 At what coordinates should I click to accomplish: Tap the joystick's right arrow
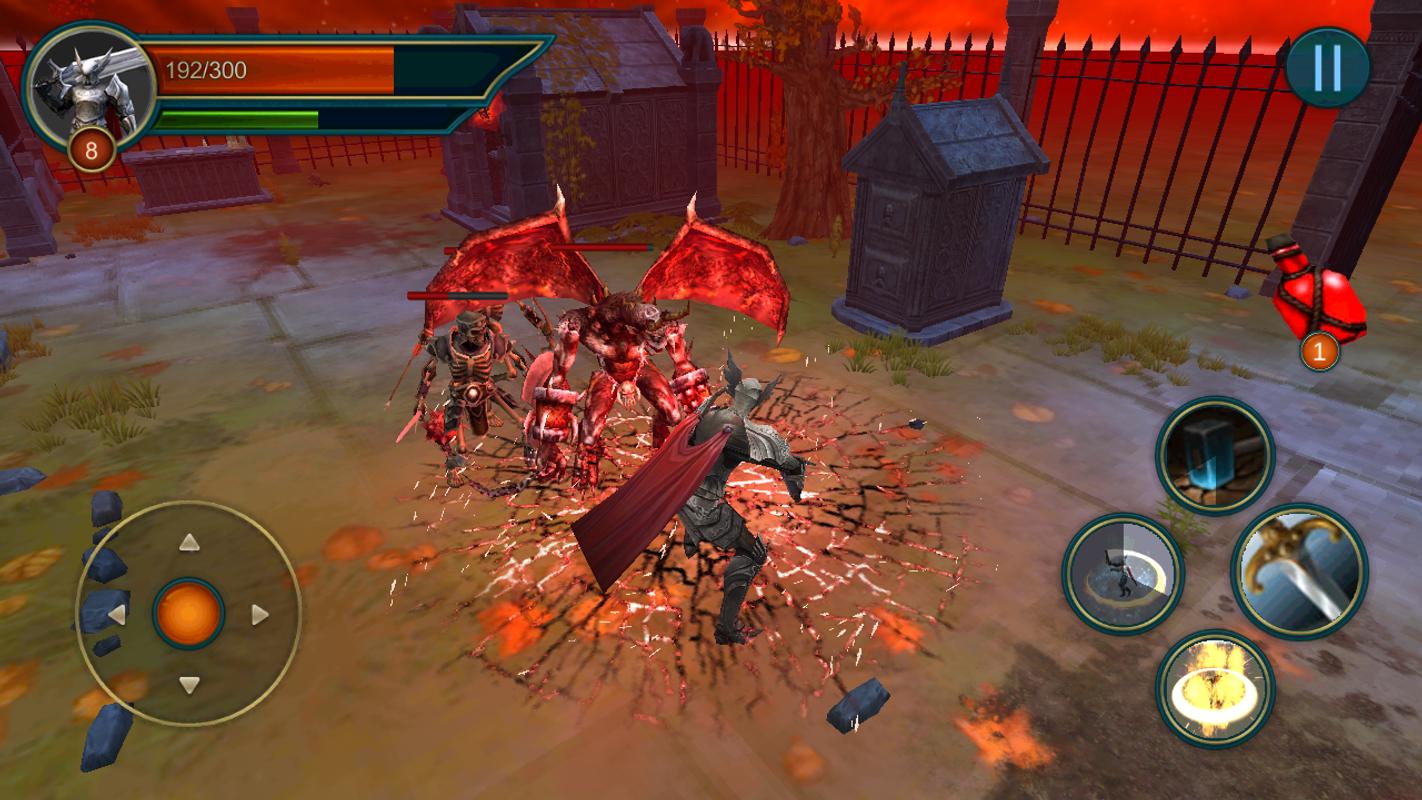[260, 614]
